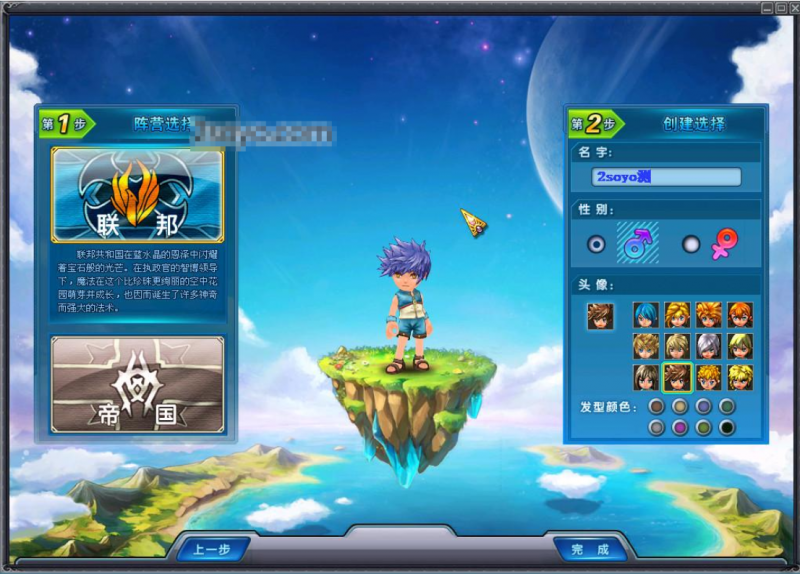The width and height of the screenshot is (800, 574).
Task: Select the male gender radio button
Action: 597,244
